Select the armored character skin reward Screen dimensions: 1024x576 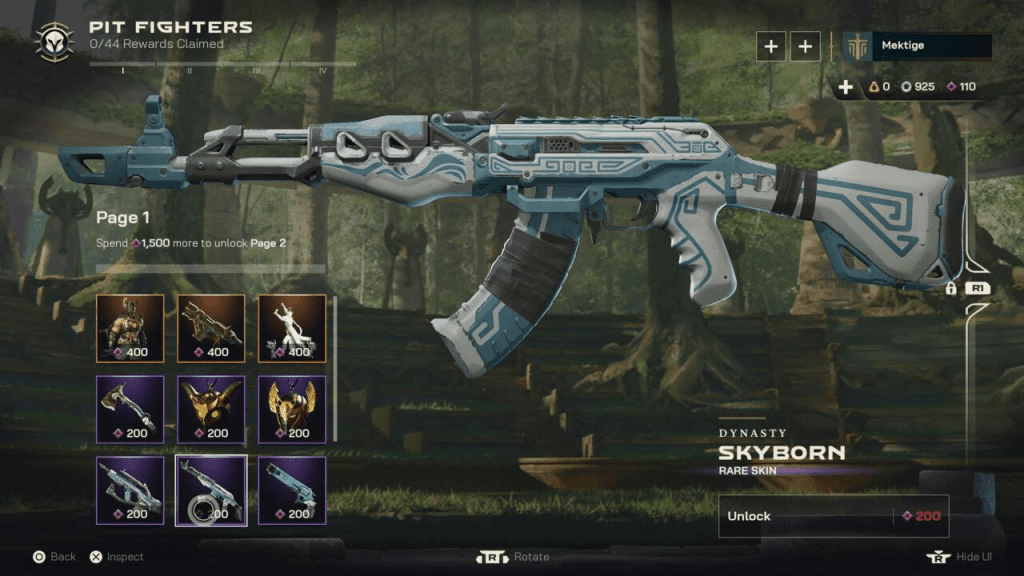130,328
